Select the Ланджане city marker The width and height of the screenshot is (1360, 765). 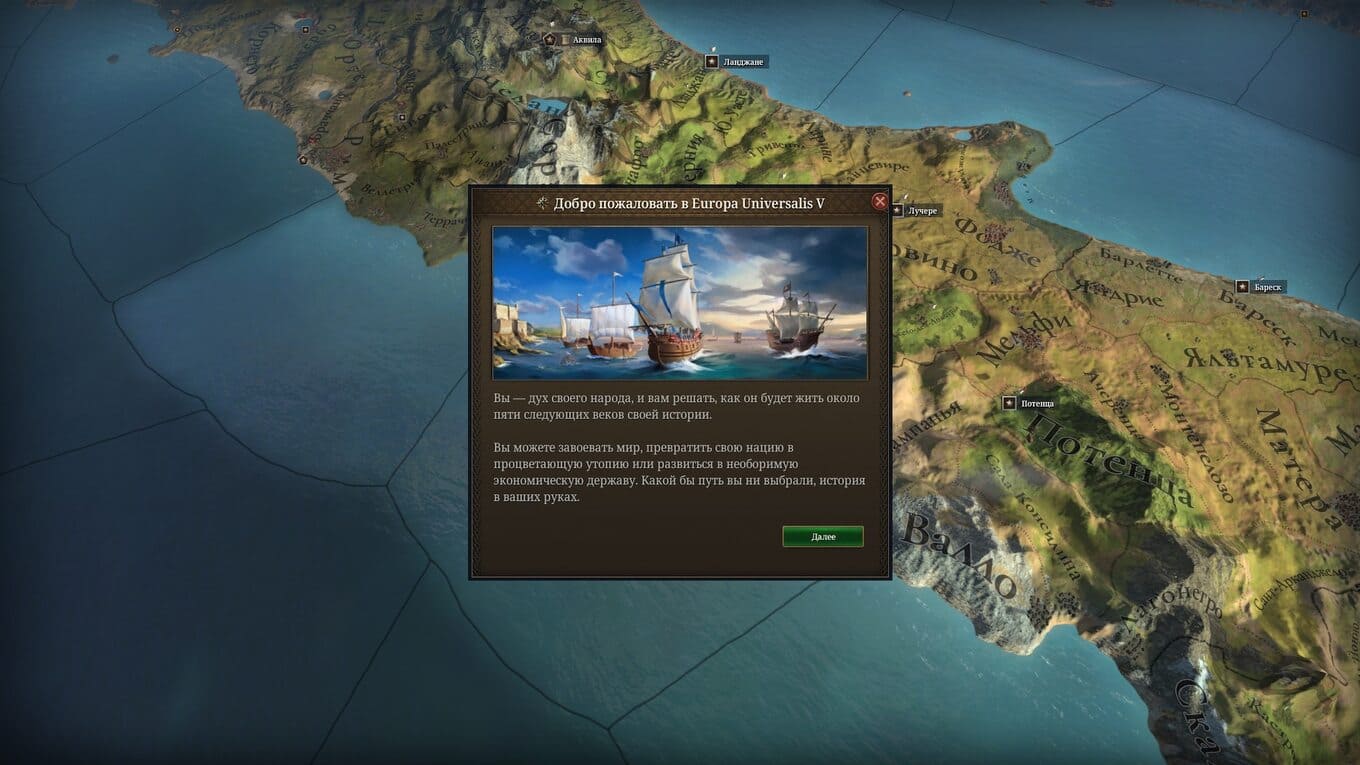tap(712, 62)
